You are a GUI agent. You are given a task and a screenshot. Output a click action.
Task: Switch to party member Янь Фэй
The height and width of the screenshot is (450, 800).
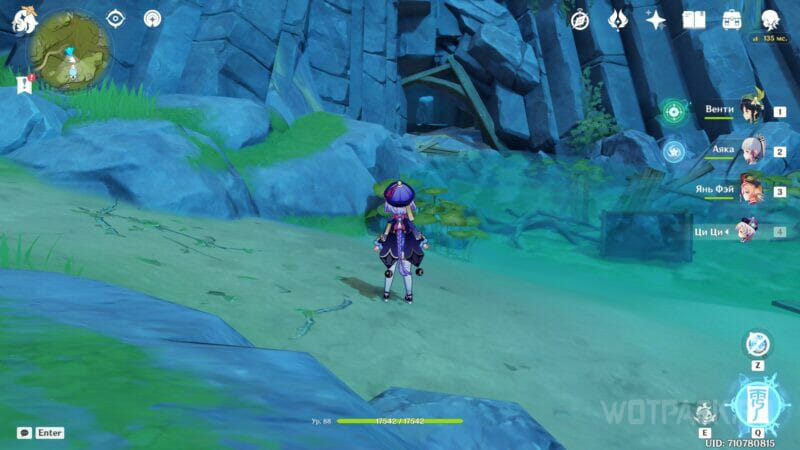coord(750,191)
